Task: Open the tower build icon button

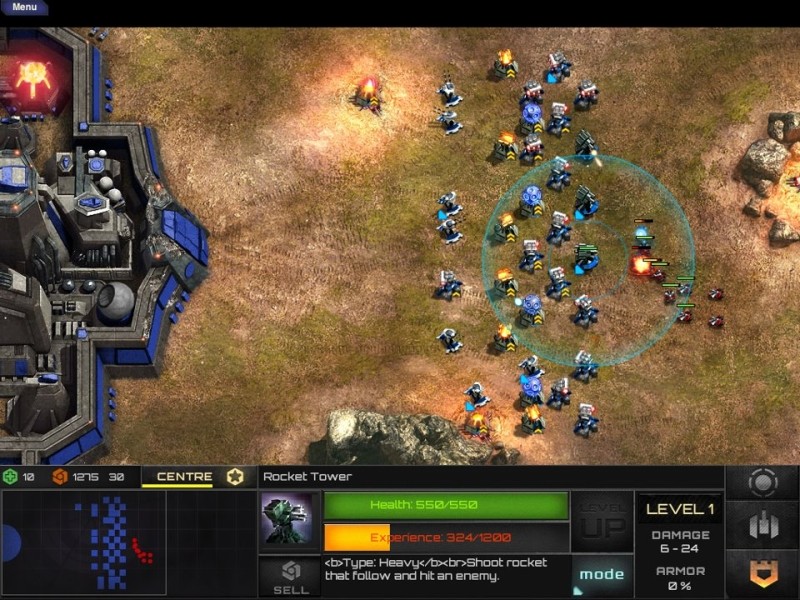Action: click(763, 526)
